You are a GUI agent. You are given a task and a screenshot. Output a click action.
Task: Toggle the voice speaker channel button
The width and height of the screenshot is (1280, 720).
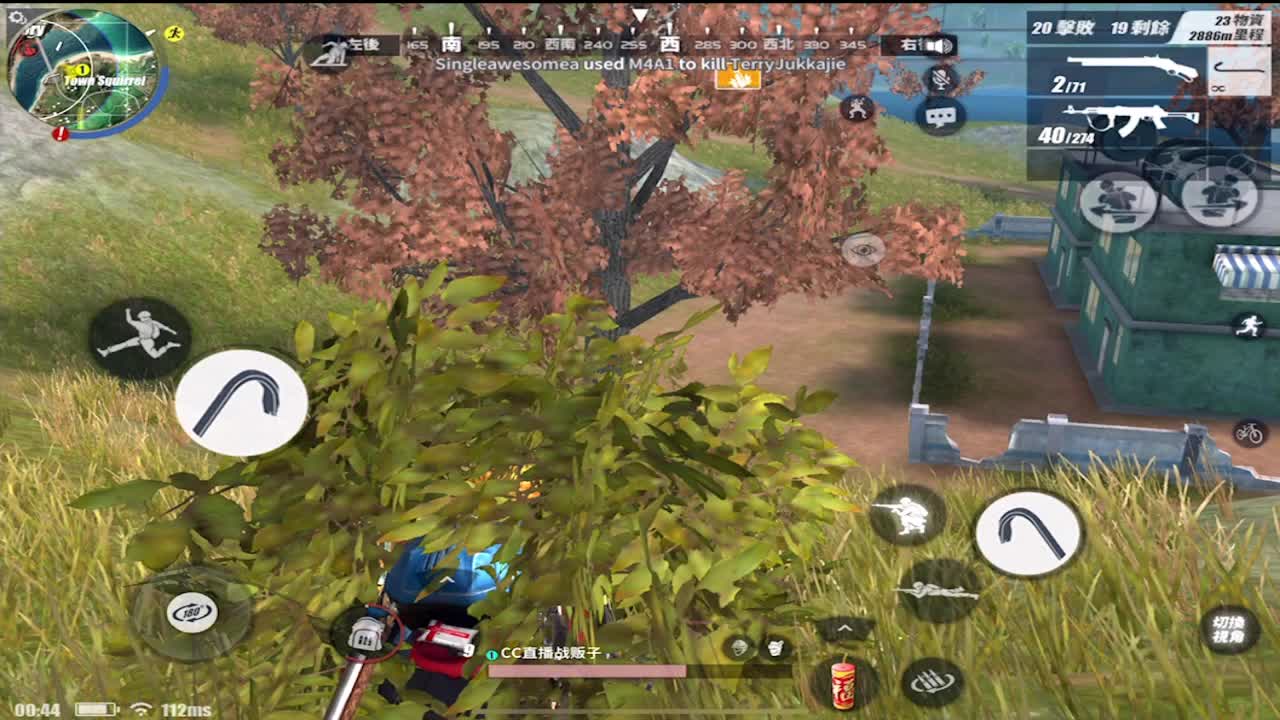(x=941, y=45)
